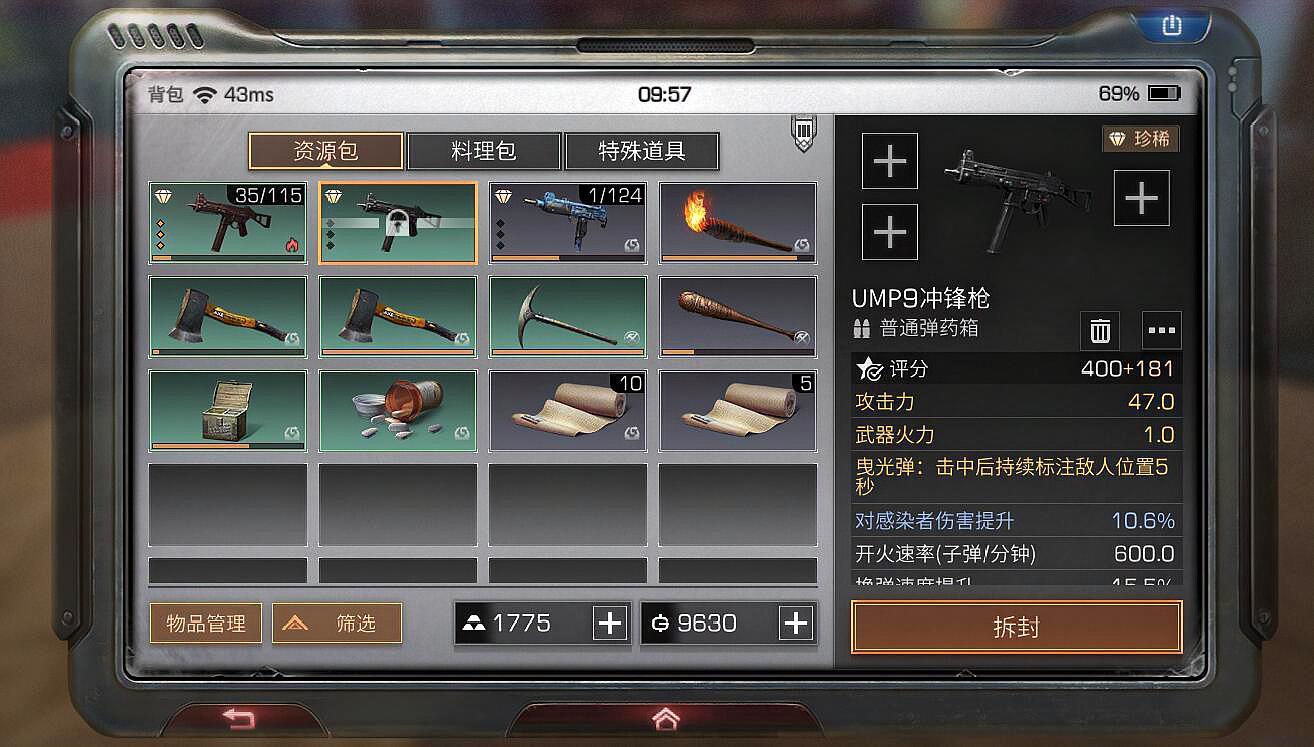Open the blue UZI submachine gun item
This screenshot has width=1314, height=747.
tap(567, 222)
